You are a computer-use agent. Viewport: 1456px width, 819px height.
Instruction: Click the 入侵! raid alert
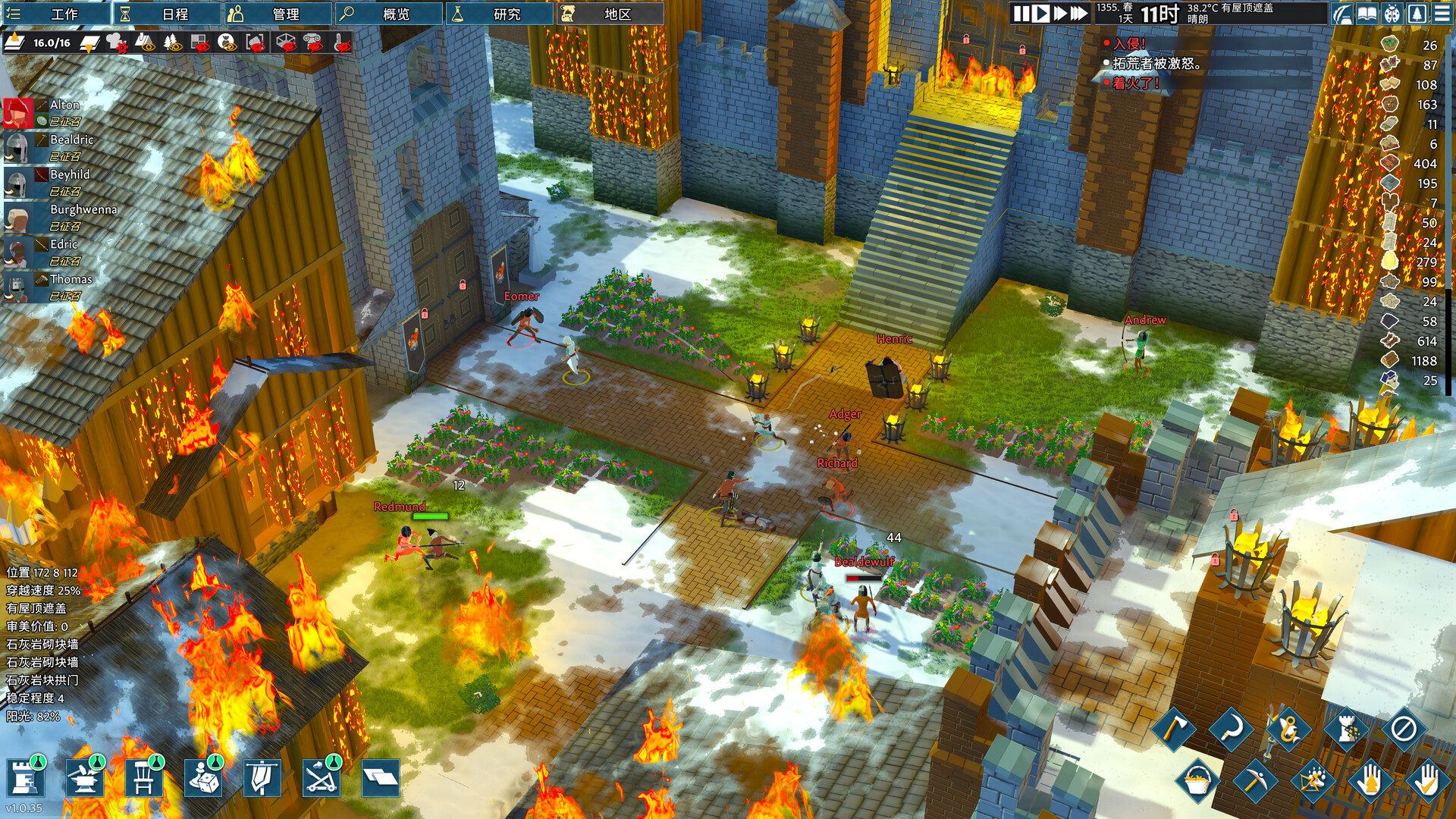click(x=1129, y=44)
